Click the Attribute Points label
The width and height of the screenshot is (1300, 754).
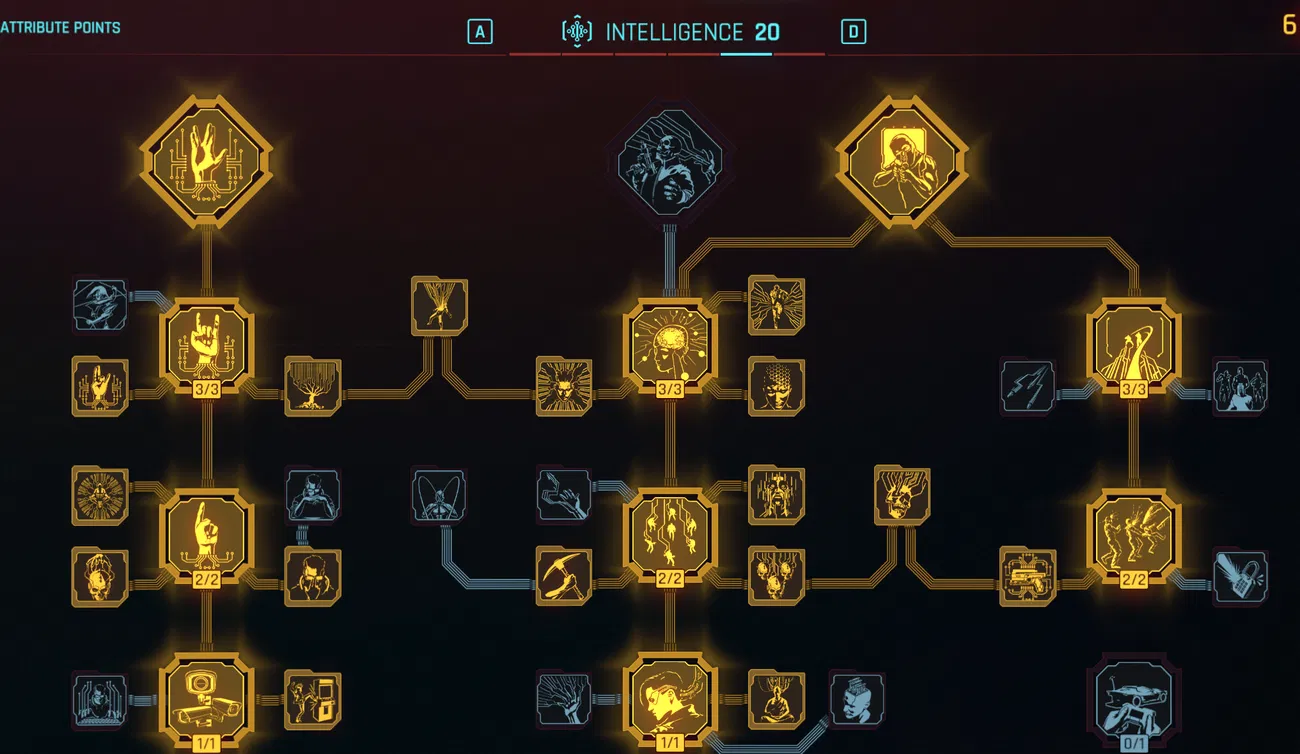(60, 28)
